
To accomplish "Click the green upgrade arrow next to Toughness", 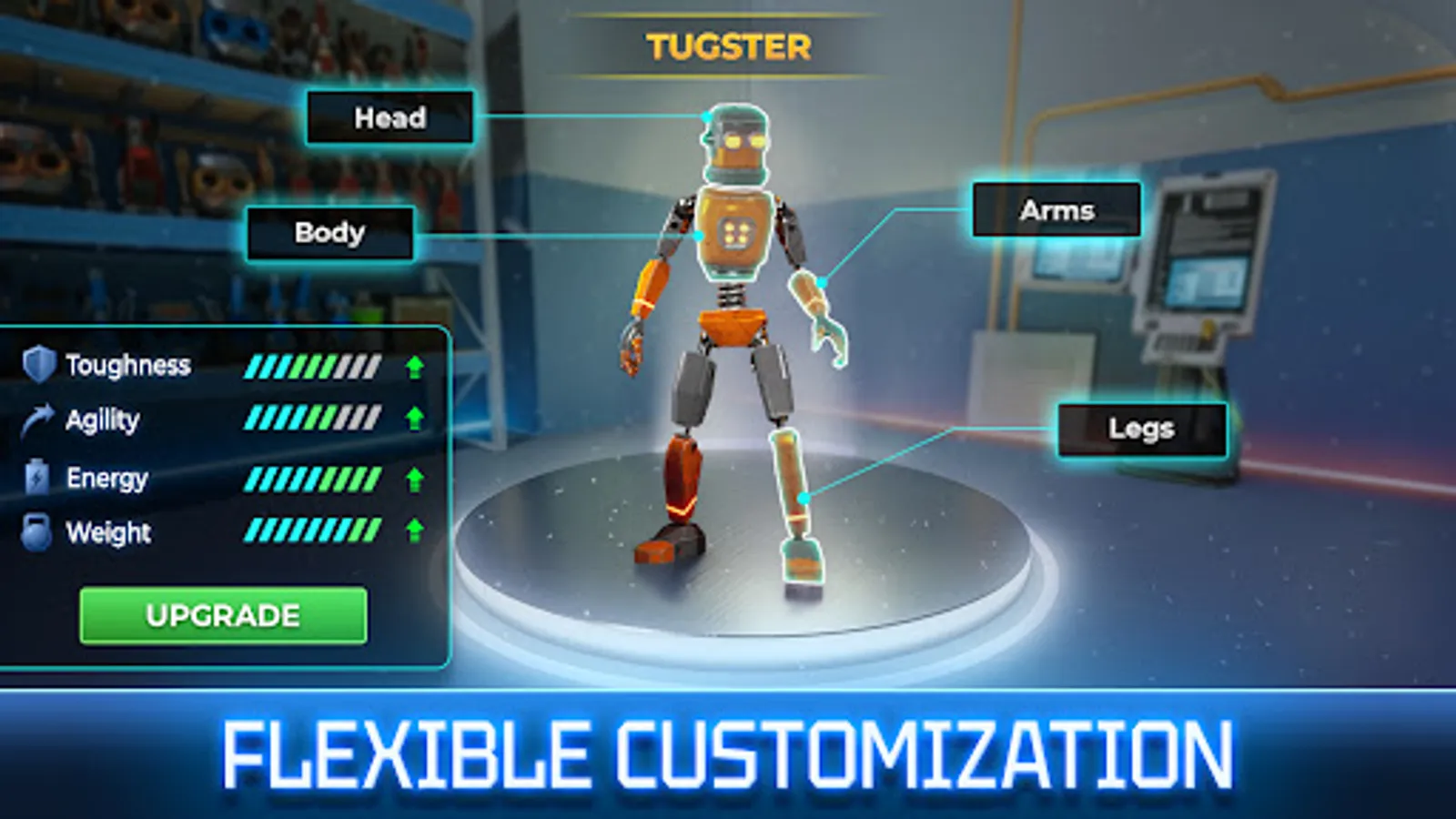I will click(x=414, y=366).
